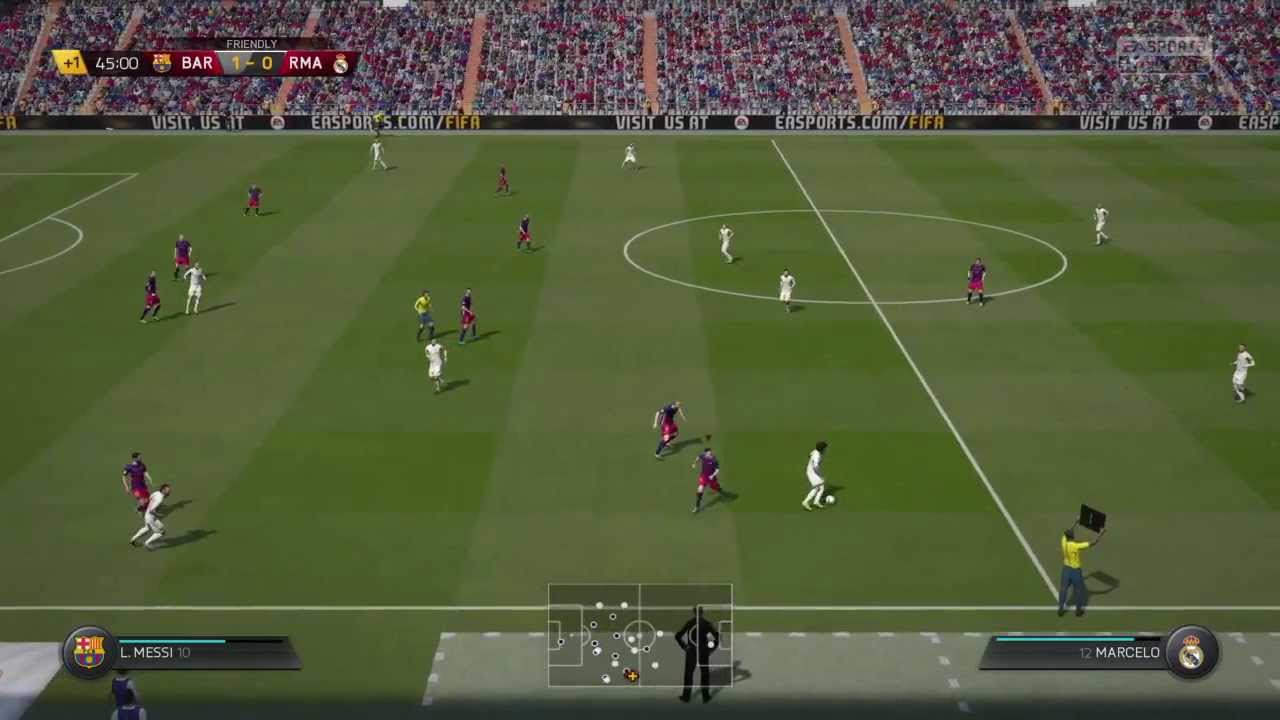Click the Real Madrid crest on the scoreboard
This screenshot has height=720, width=1280.
point(341,63)
